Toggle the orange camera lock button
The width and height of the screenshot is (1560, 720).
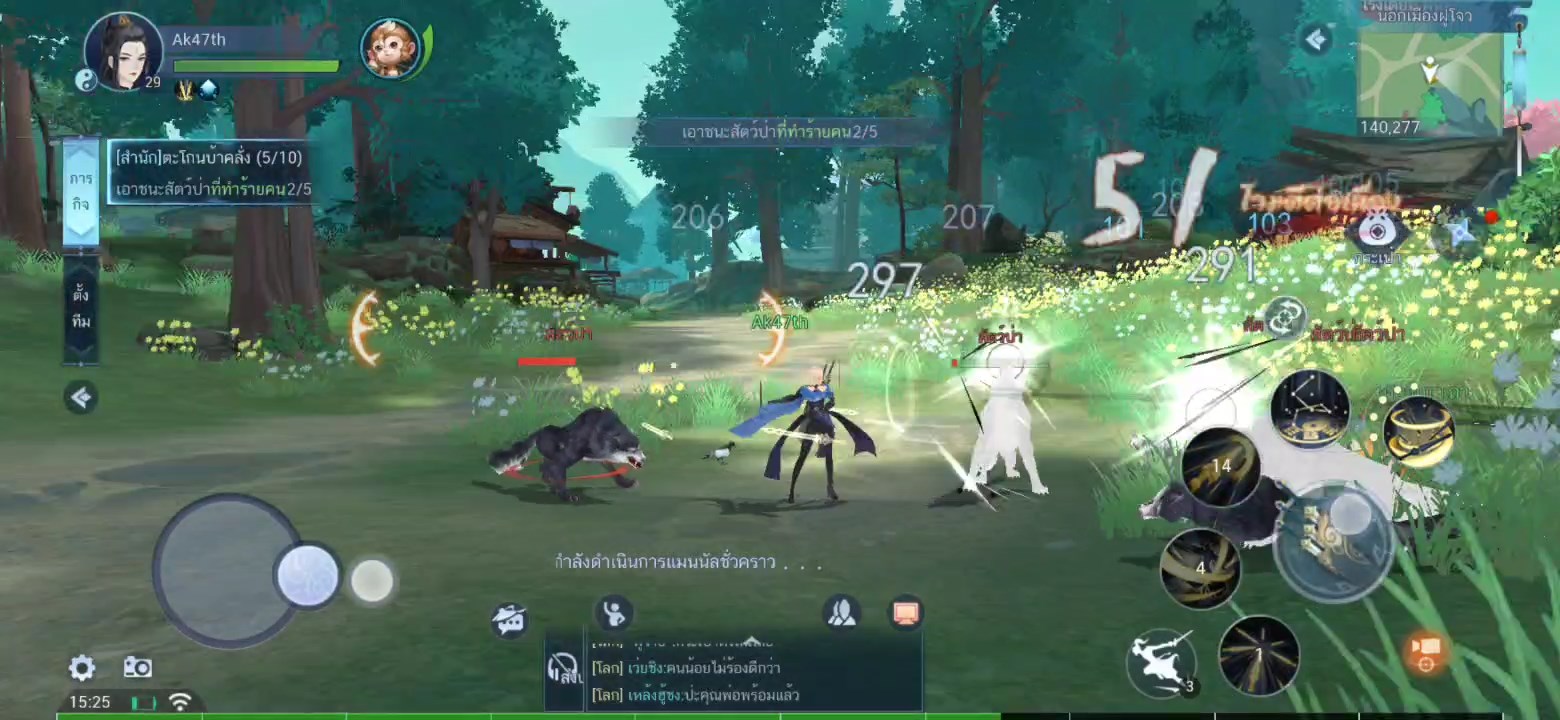[x=1425, y=651]
